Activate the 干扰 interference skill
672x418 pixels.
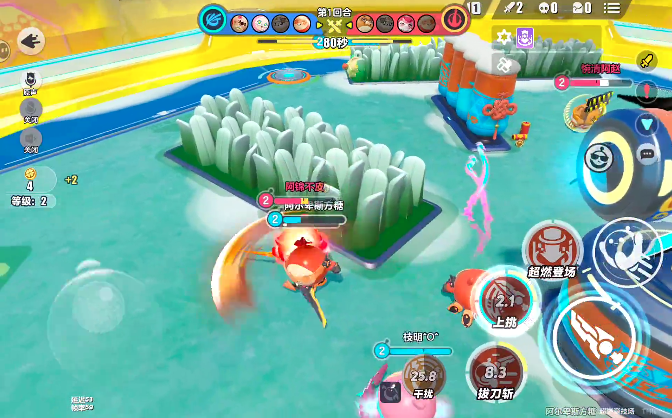click(x=424, y=379)
